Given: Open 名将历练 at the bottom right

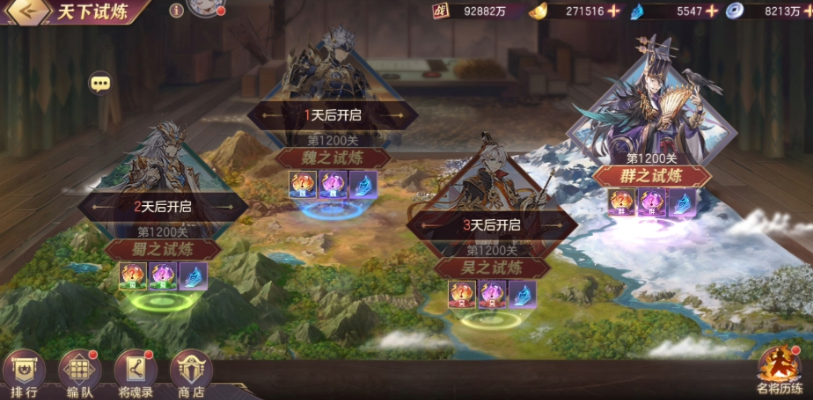Looking at the screenshot, I should tap(779, 372).
